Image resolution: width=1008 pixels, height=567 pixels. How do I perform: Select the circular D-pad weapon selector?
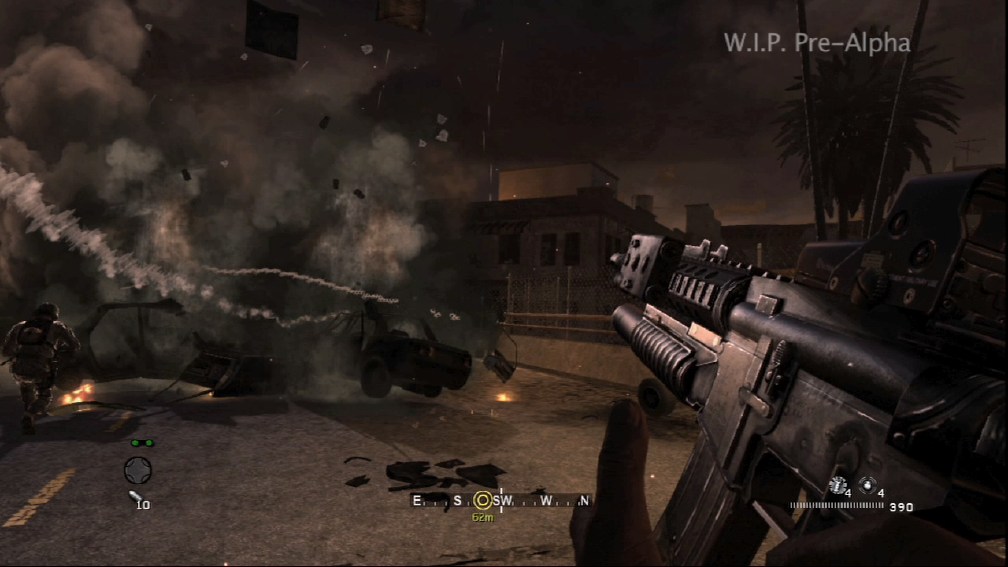pyautogui.click(x=138, y=469)
